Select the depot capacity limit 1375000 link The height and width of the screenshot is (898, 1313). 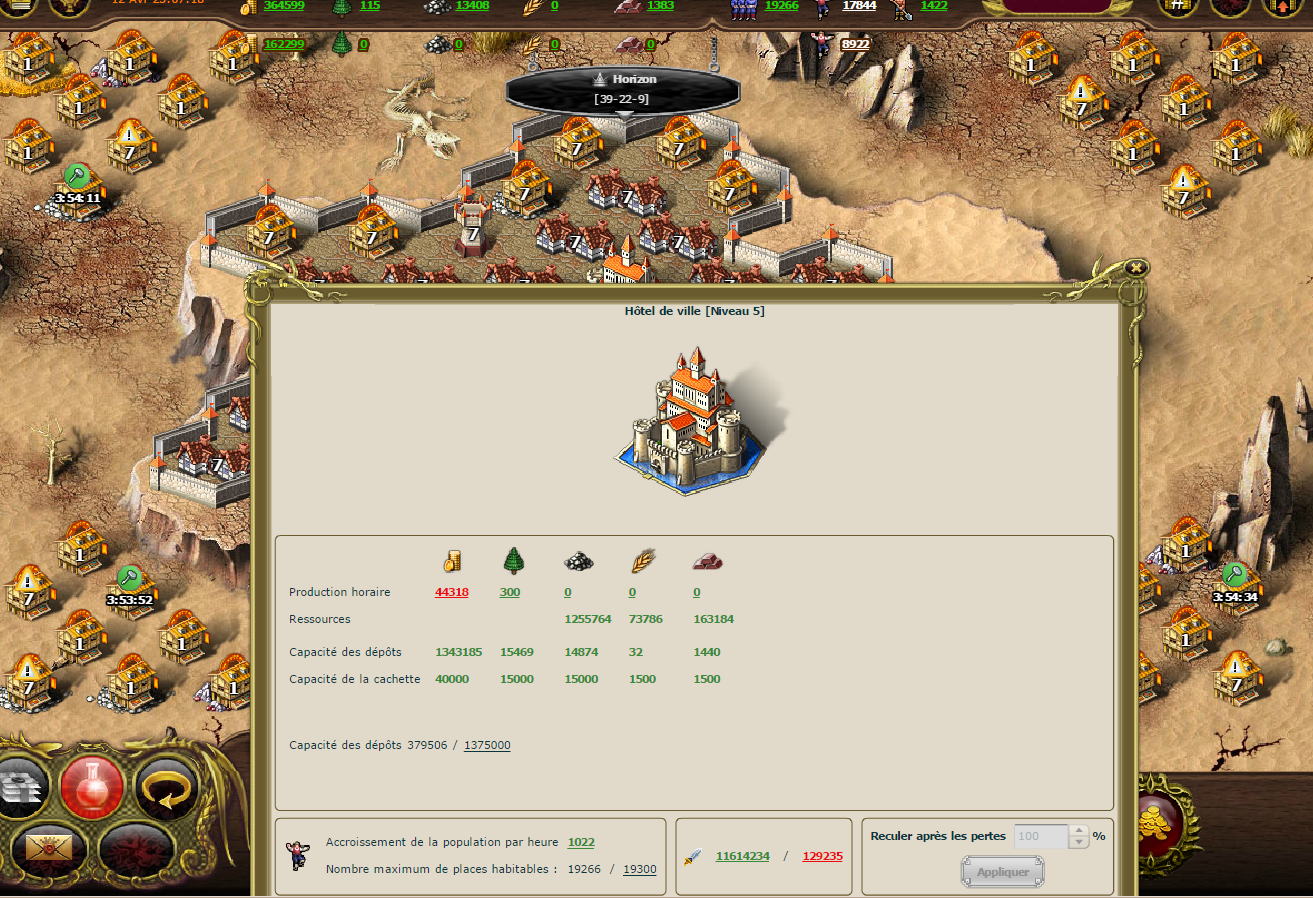pos(487,745)
